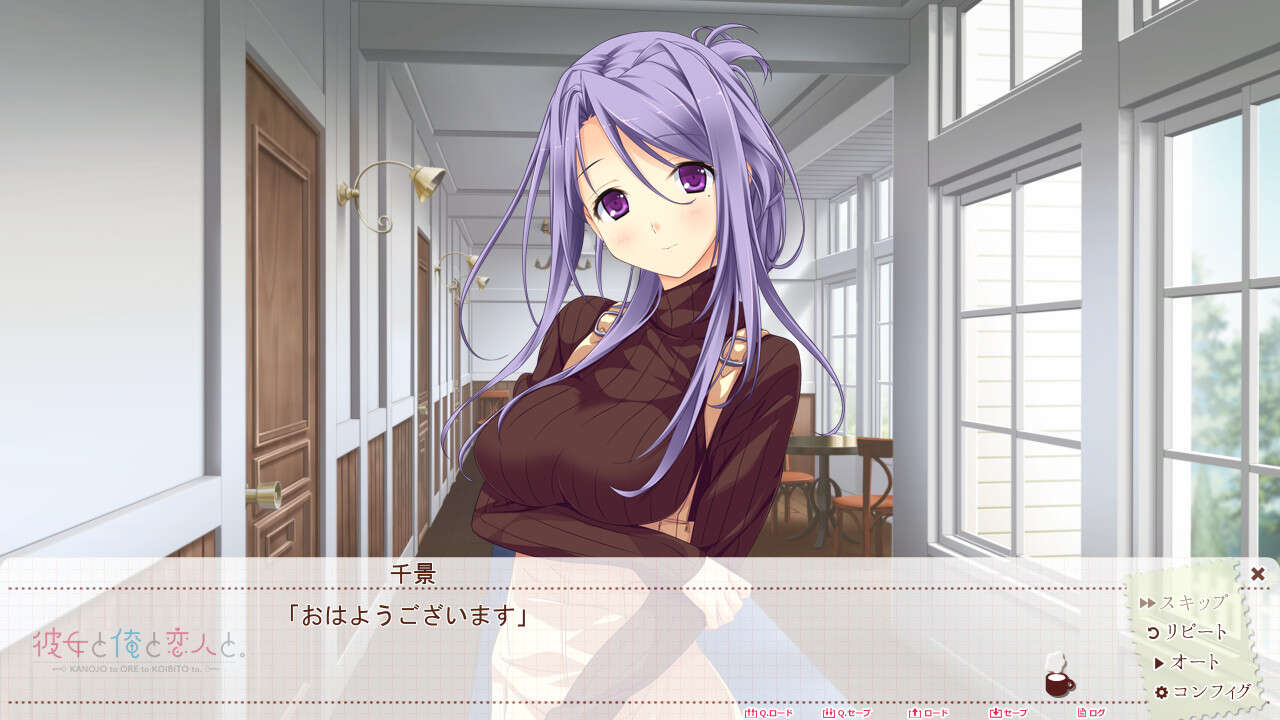This screenshot has height=720, width=1280.
Task: Select スキップ from the quick menu
Action: click(1192, 601)
